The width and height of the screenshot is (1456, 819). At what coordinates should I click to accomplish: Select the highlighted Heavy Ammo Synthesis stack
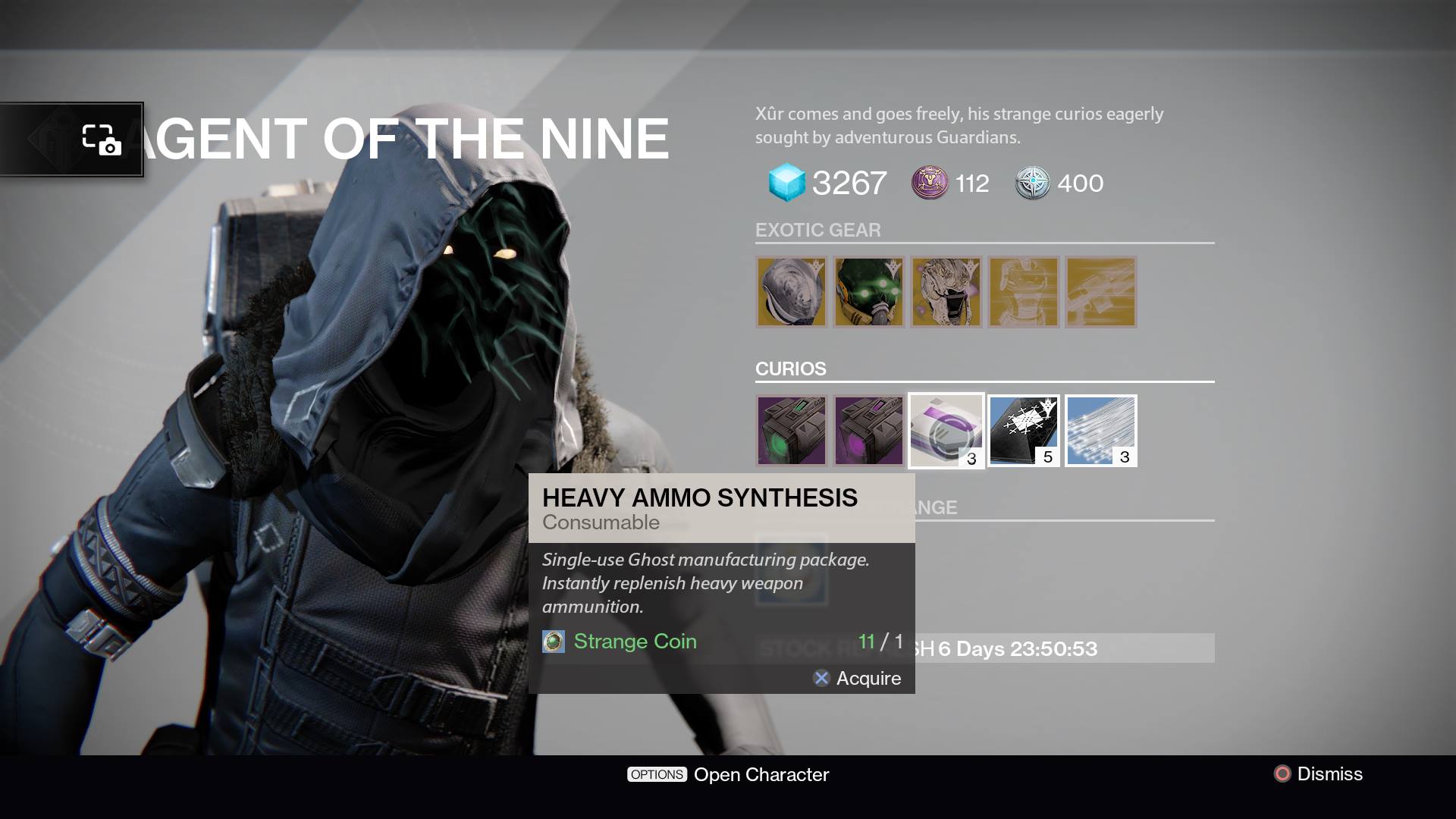tap(946, 431)
